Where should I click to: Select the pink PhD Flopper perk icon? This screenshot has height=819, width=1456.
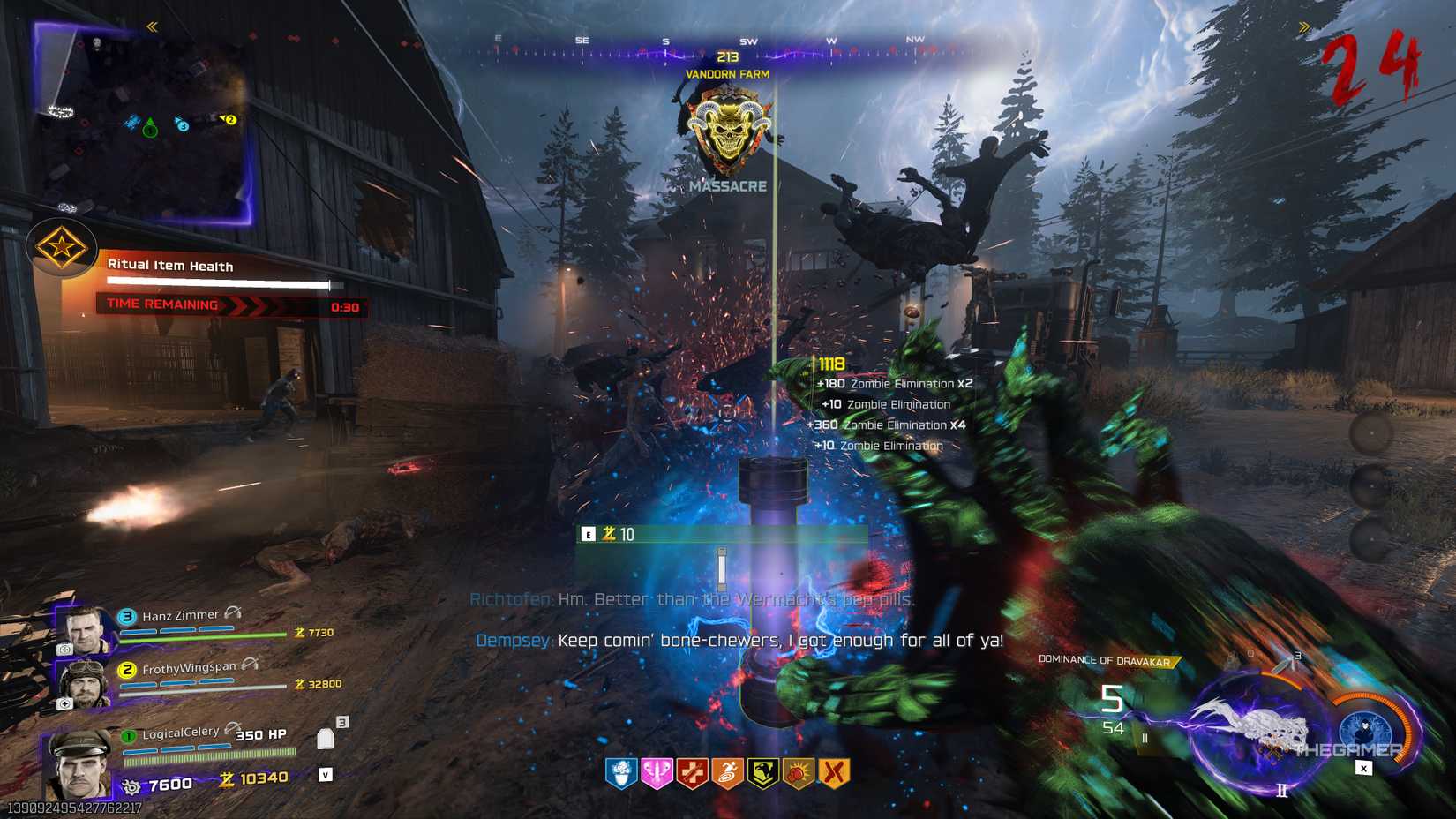[x=655, y=773]
